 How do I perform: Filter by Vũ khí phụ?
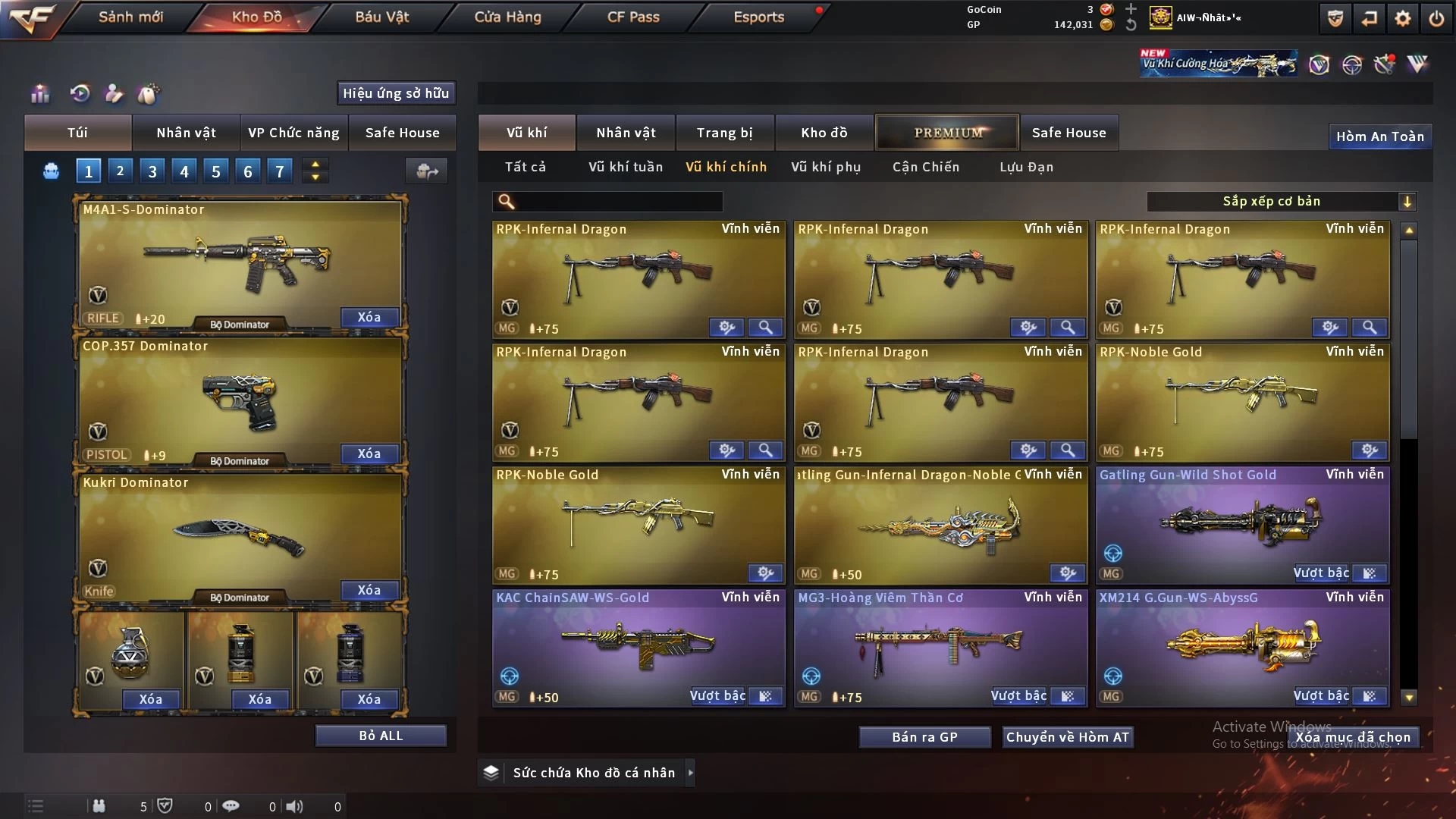coord(825,167)
